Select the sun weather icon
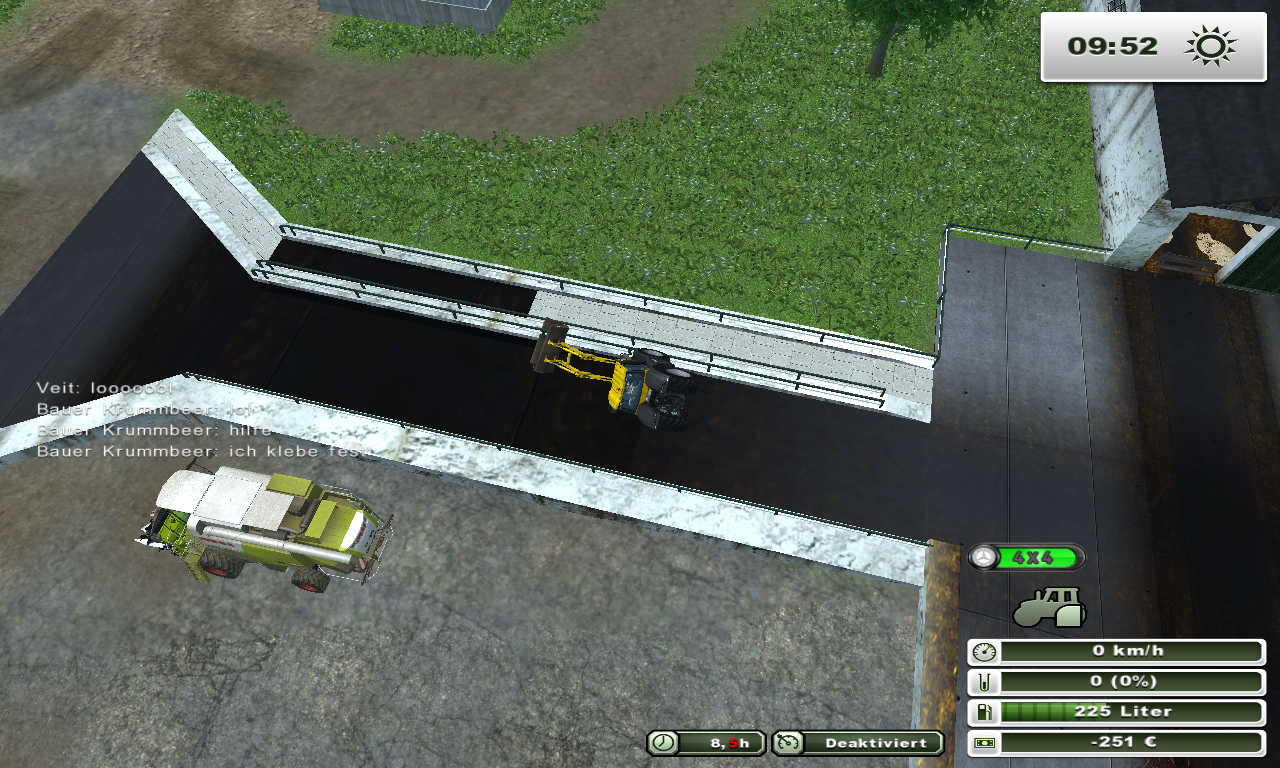This screenshot has height=768, width=1280. 1210,46
